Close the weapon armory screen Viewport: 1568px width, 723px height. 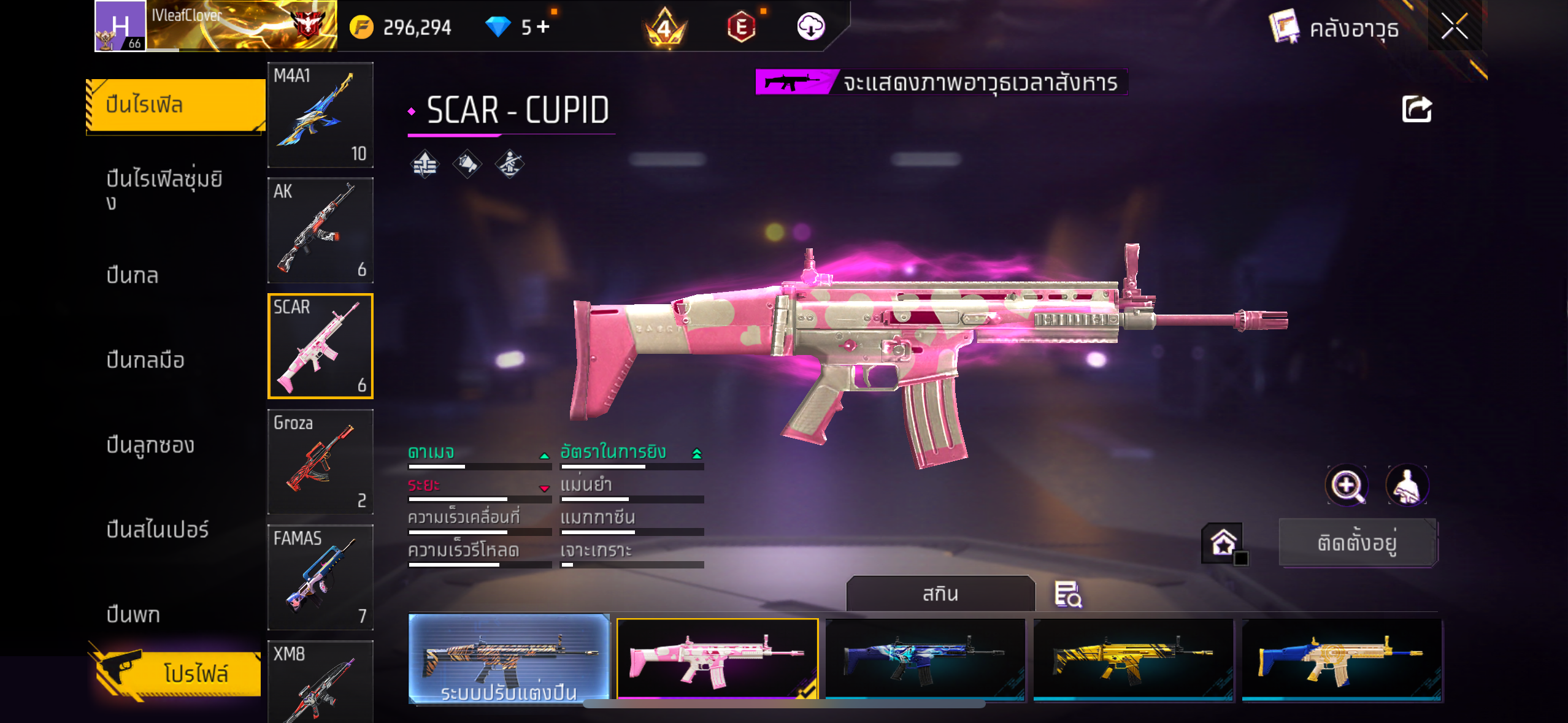click(x=1454, y=27)
